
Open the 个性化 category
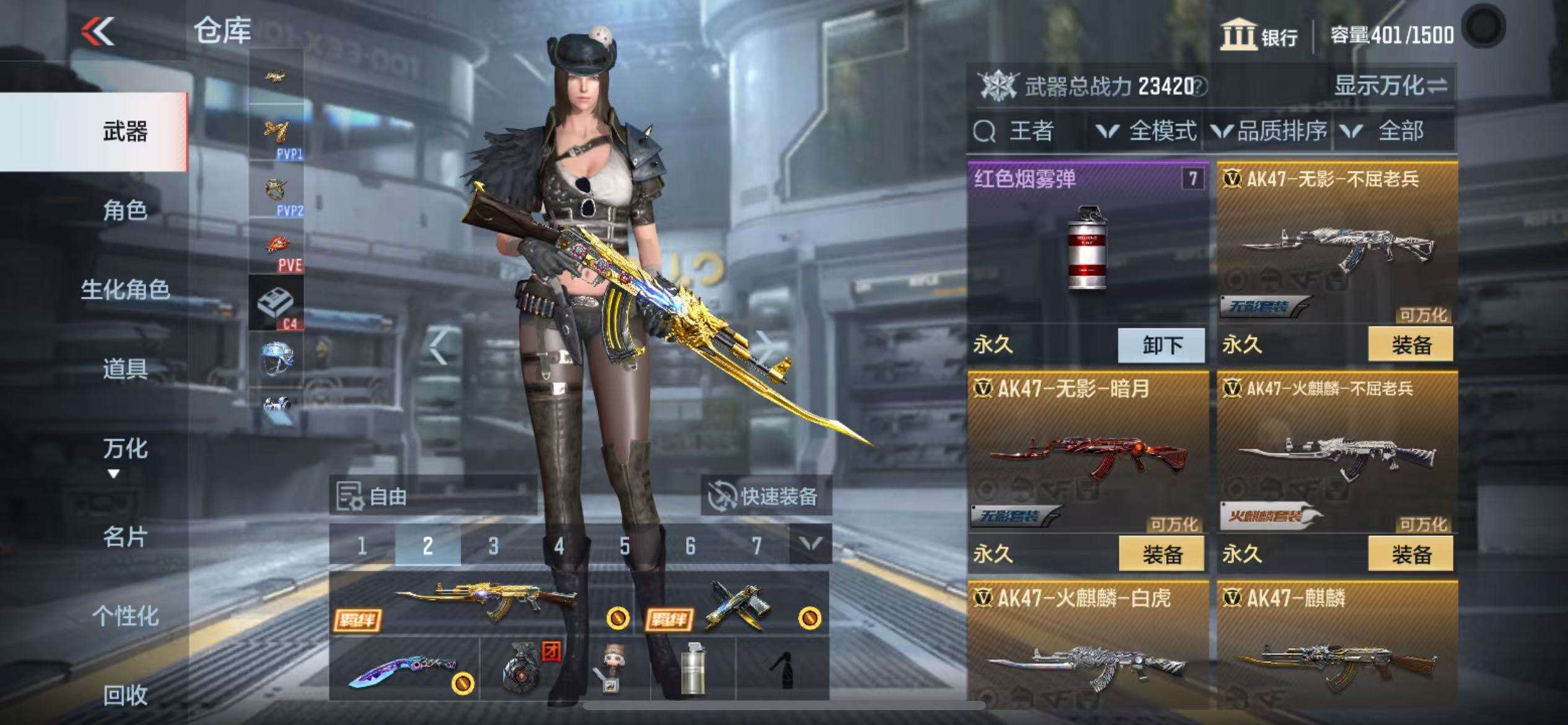point(125,616)
